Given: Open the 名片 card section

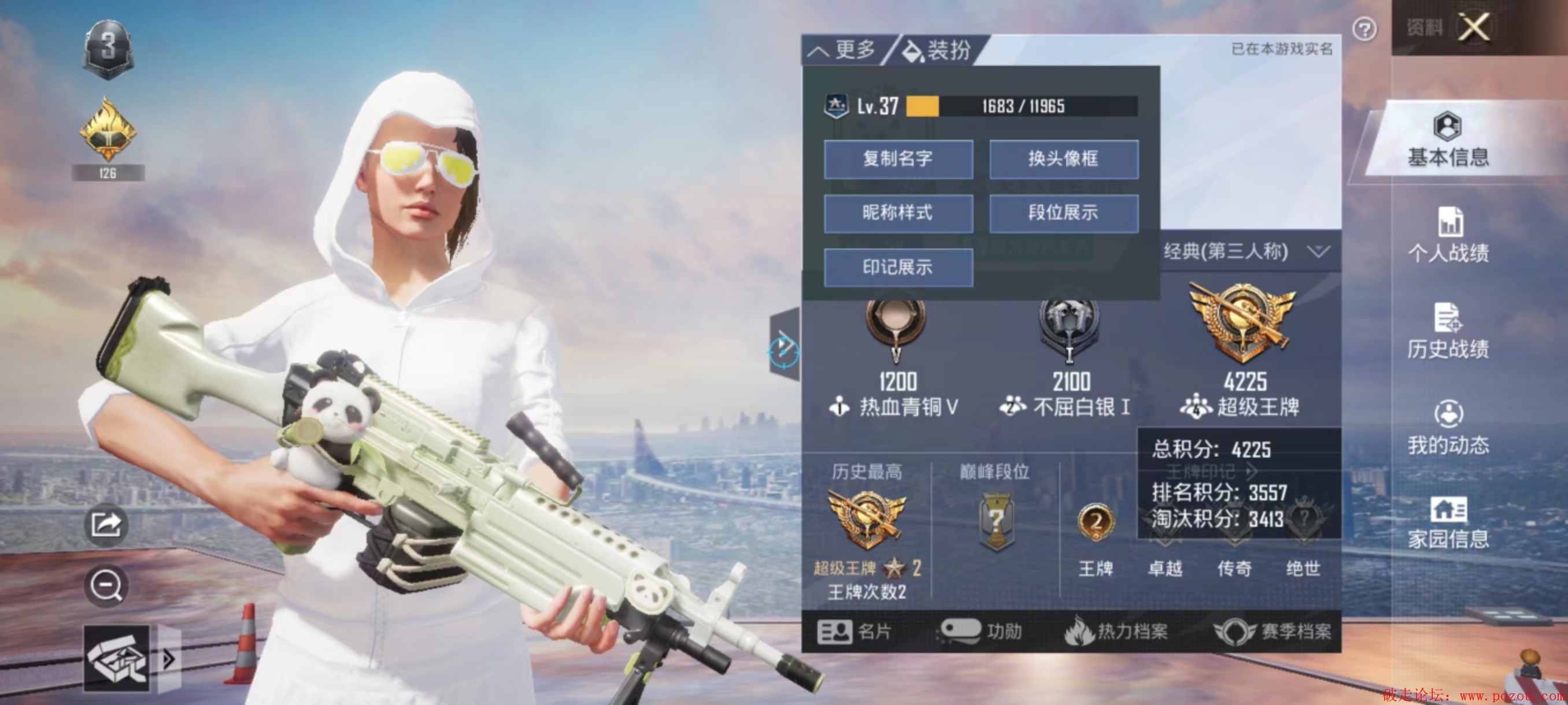Looking at the screenshot, I should (x=855, y=632).
